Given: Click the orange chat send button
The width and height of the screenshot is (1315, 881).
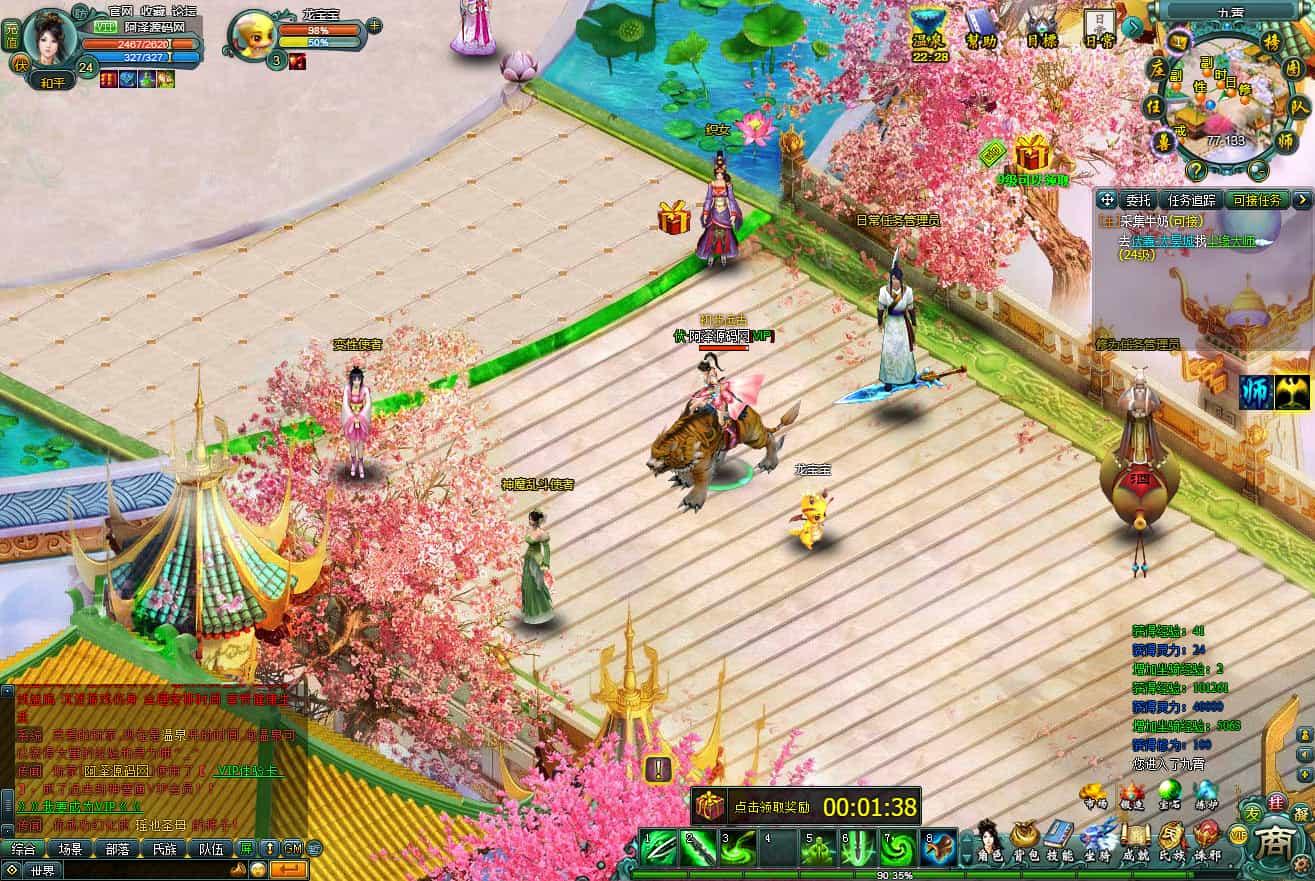Looking at the screenshot, I should (x=289, y=869).
